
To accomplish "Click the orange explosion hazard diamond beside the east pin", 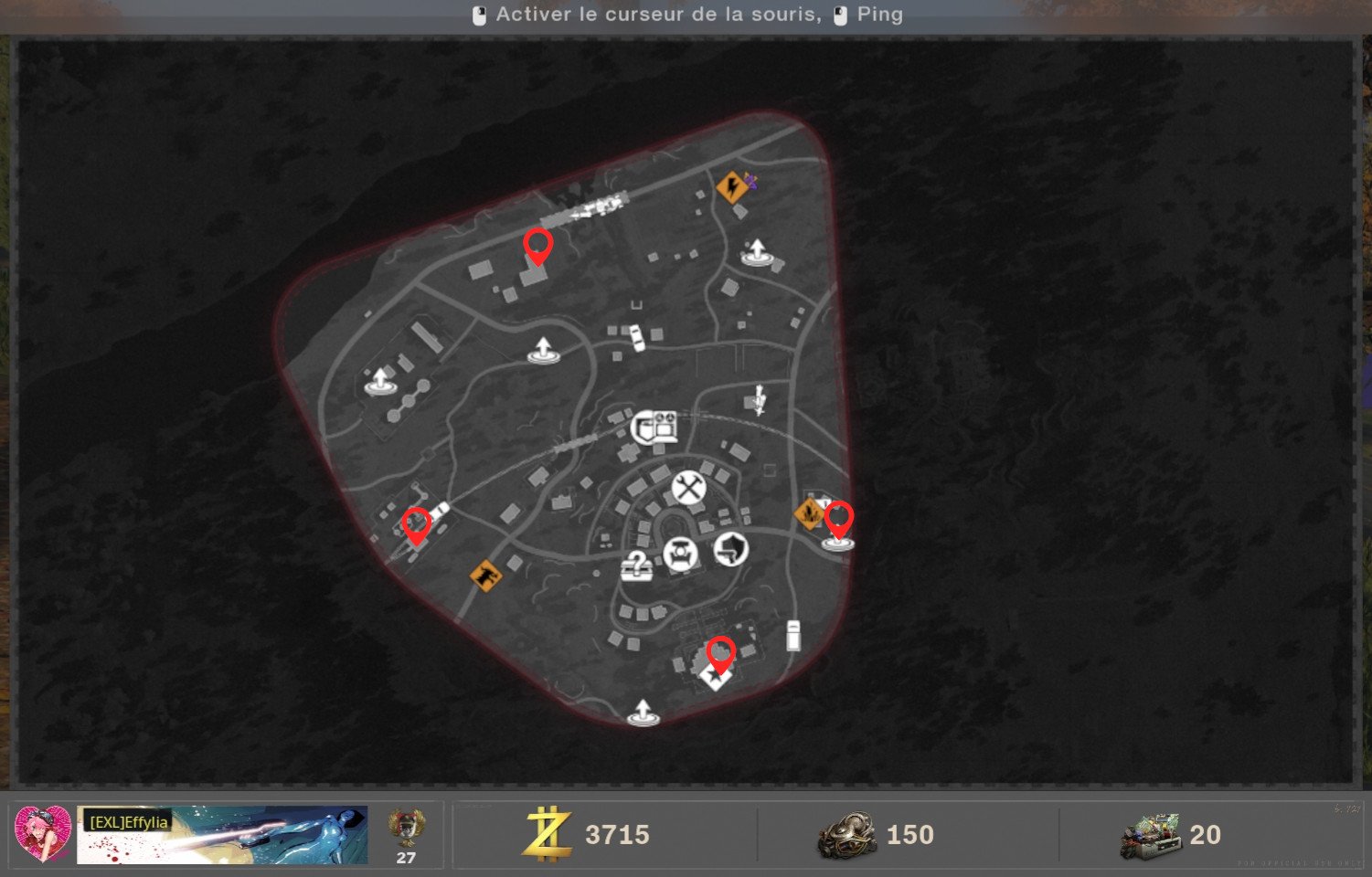I will coord(809,513).
